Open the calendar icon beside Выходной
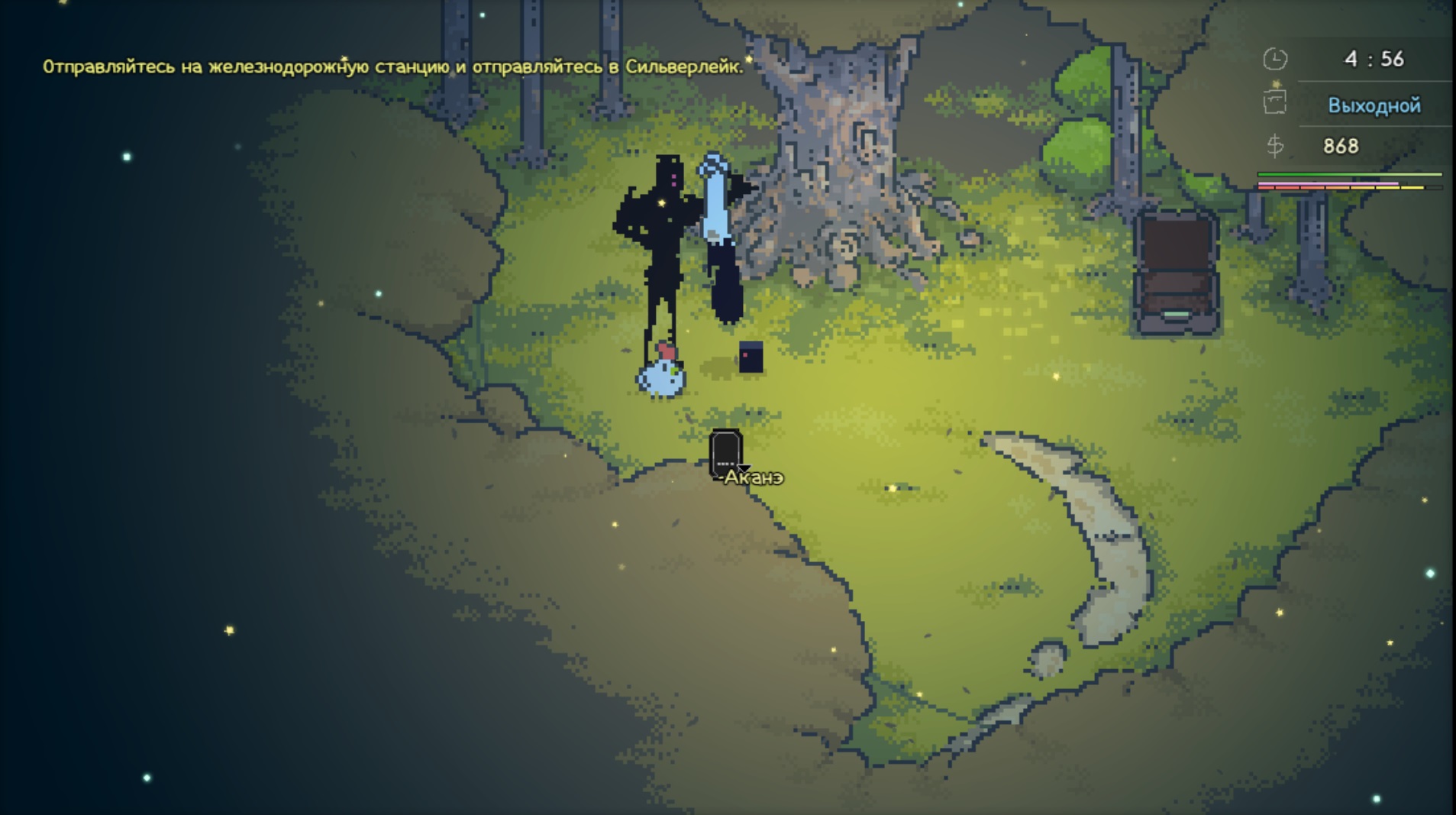The width and height of the screenshot is (1456, 815). pos(1274,102)
